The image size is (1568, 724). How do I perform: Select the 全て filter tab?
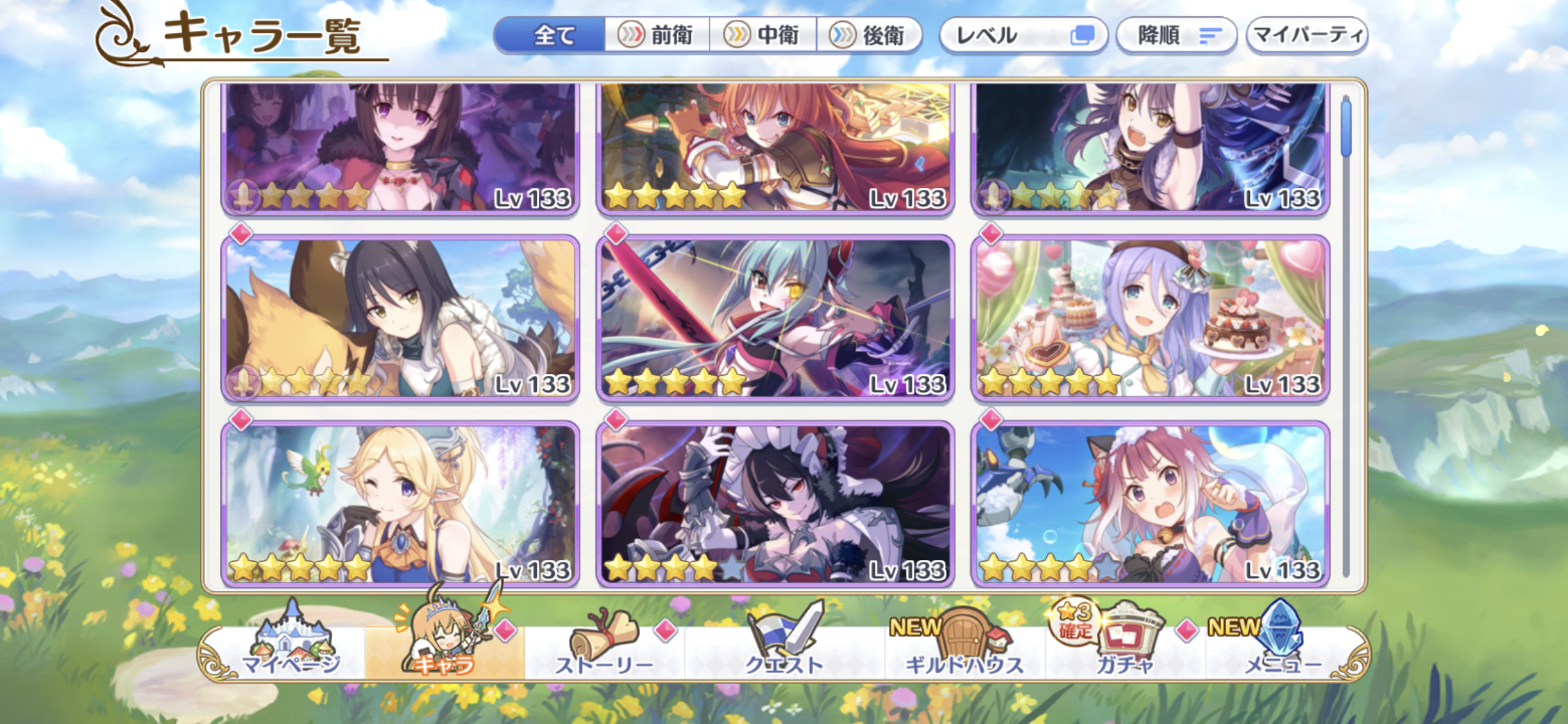pos(551,35)
